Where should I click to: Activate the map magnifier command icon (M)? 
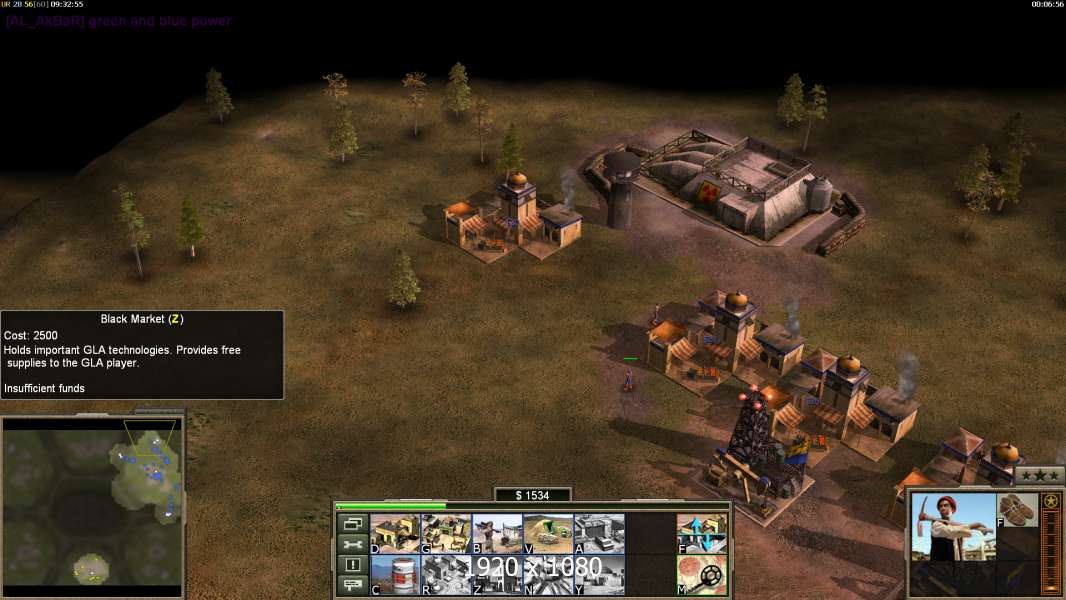[702, 574]
